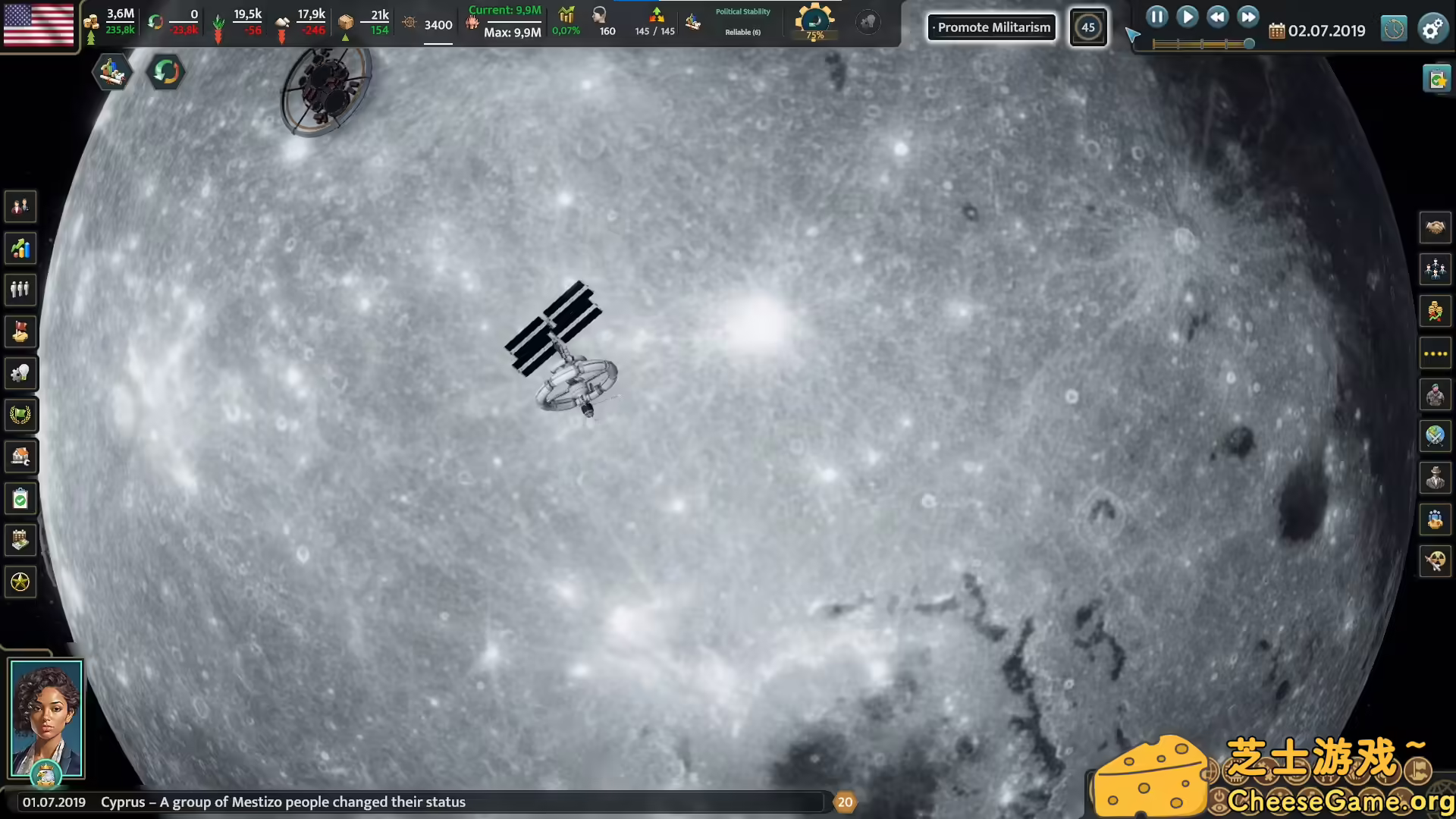Pause the game simulation
1456x819 pixels.
click(1156, 17)
